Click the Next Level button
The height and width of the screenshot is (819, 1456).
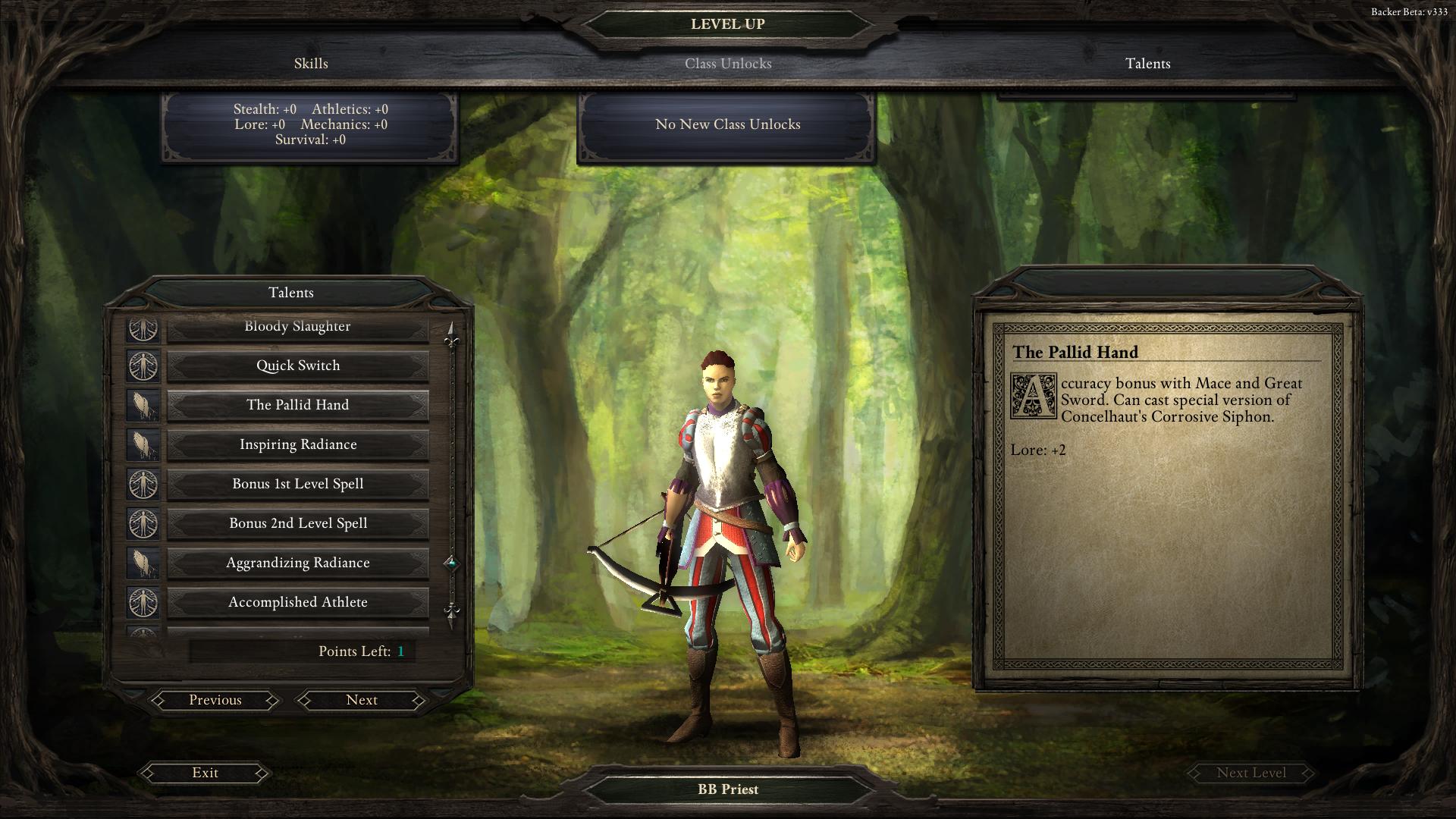point(1251,773)
